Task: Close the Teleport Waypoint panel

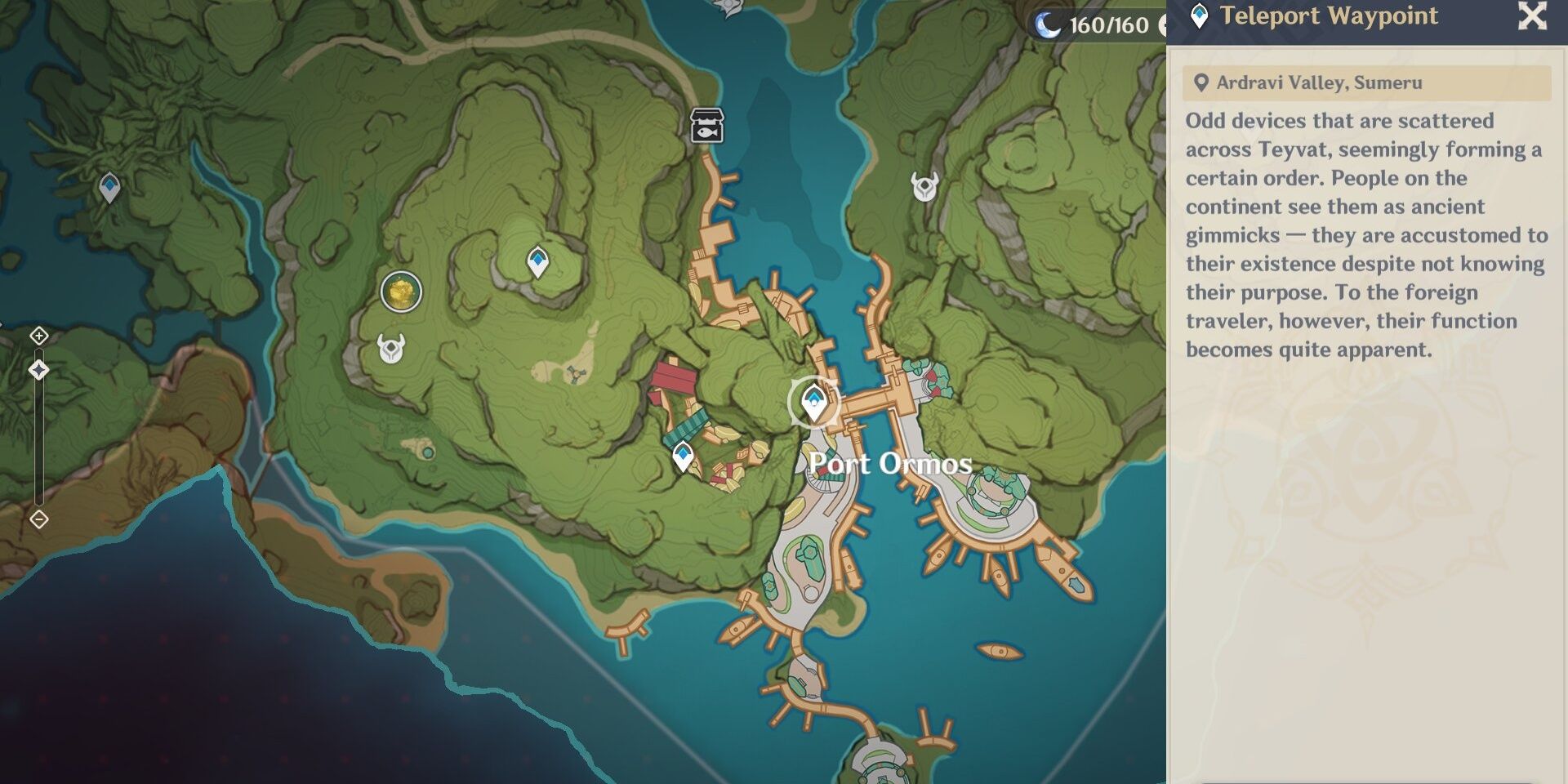Action: tap(1532, 16)
